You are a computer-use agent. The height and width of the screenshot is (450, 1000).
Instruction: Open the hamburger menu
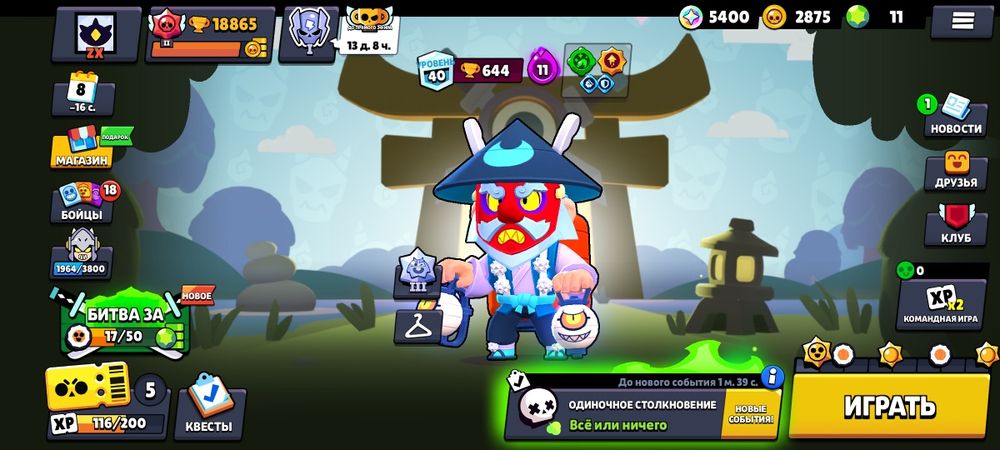click(962, 20)
